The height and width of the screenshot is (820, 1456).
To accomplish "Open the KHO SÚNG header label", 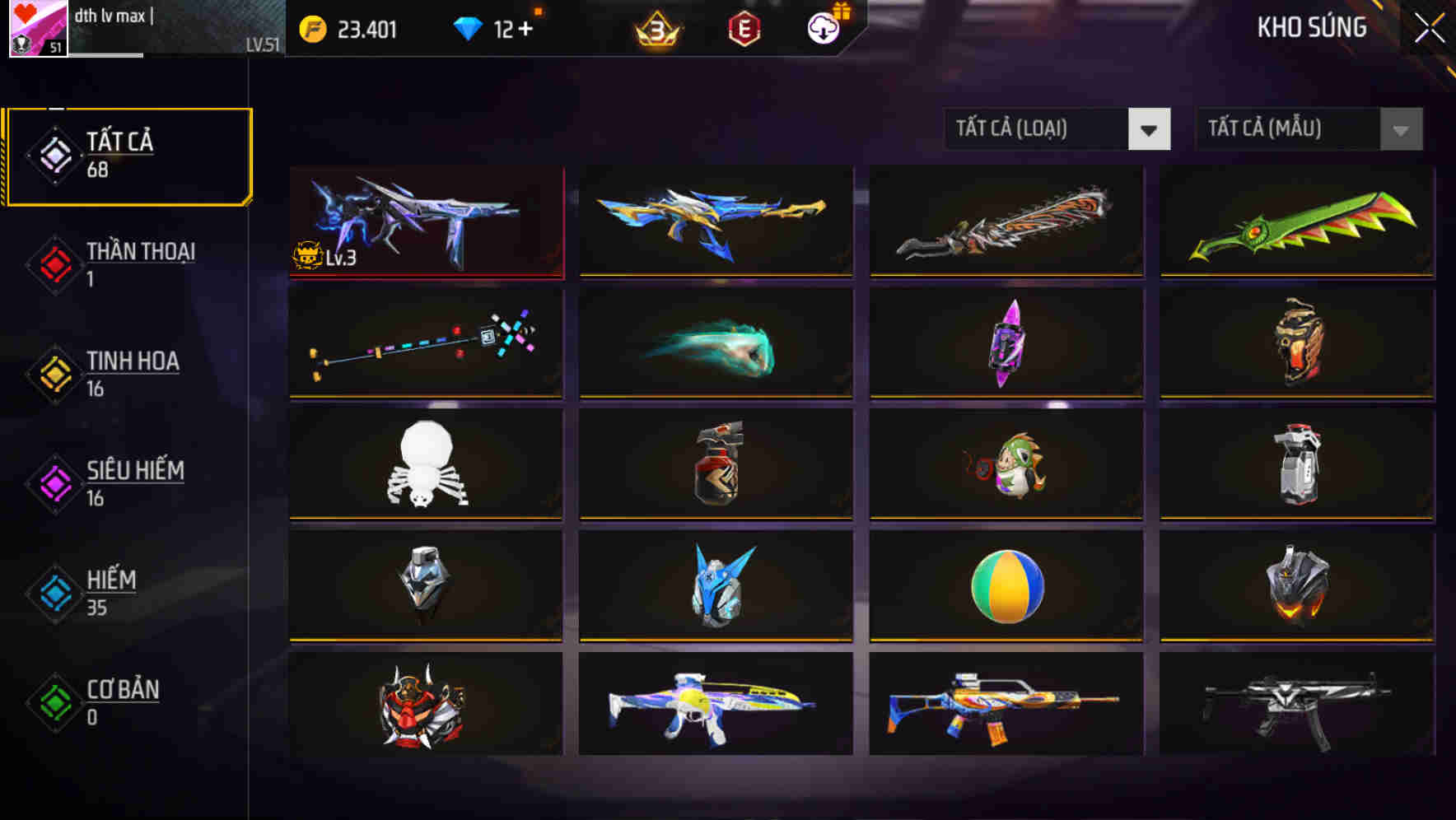I will pos(1311,27).
